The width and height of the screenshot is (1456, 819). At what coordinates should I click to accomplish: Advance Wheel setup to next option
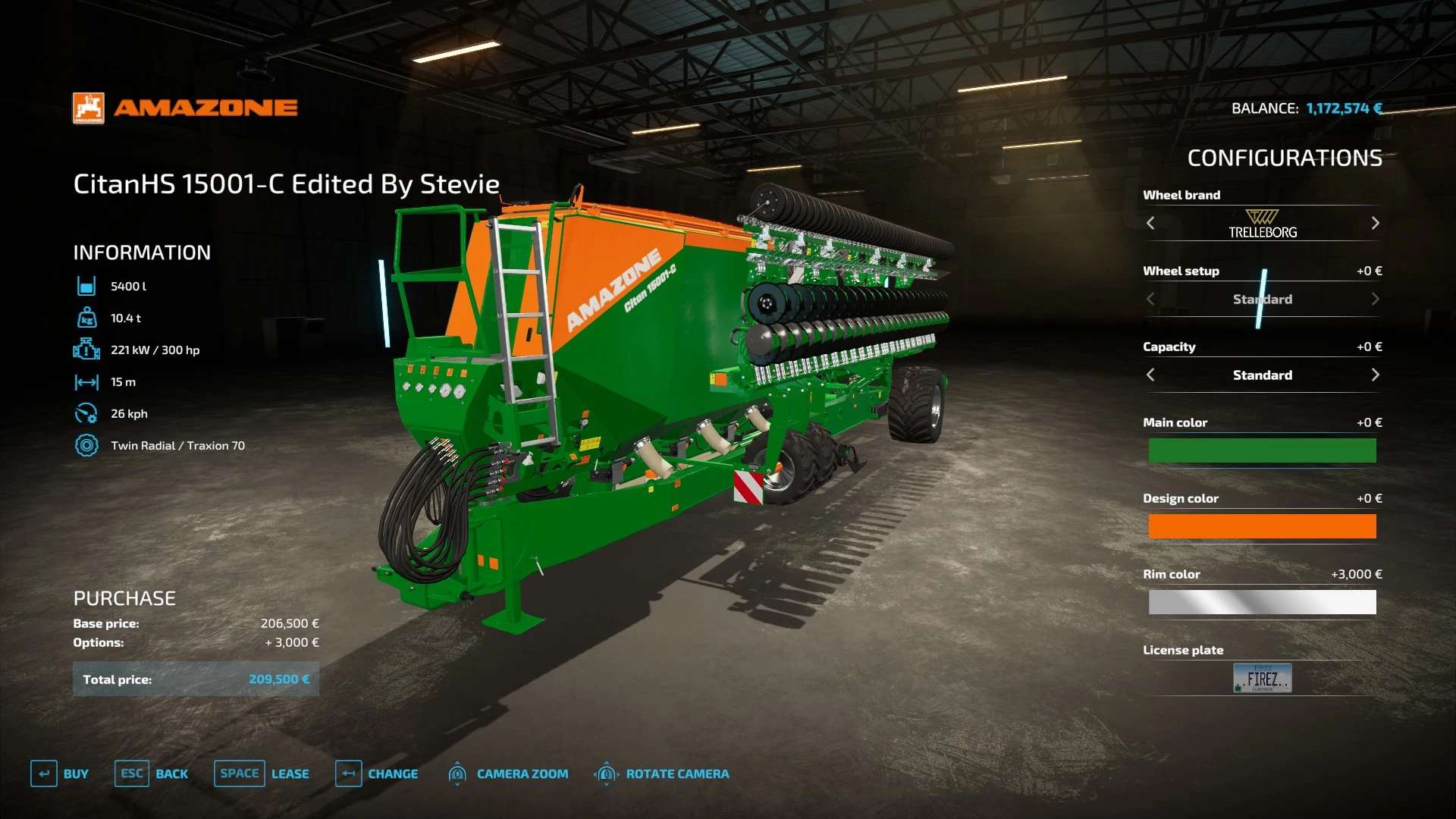[1375, 299]
